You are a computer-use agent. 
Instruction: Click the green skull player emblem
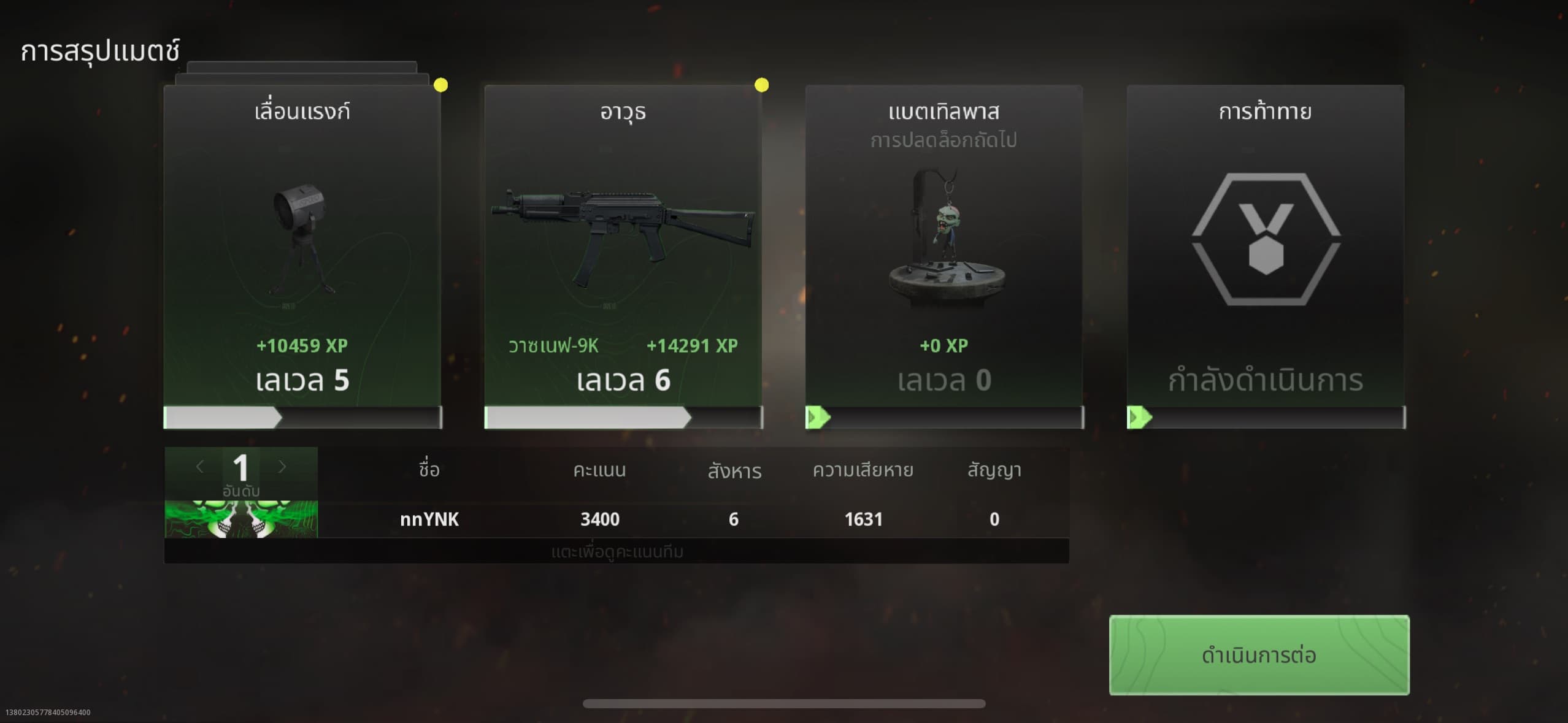[241, 519]
